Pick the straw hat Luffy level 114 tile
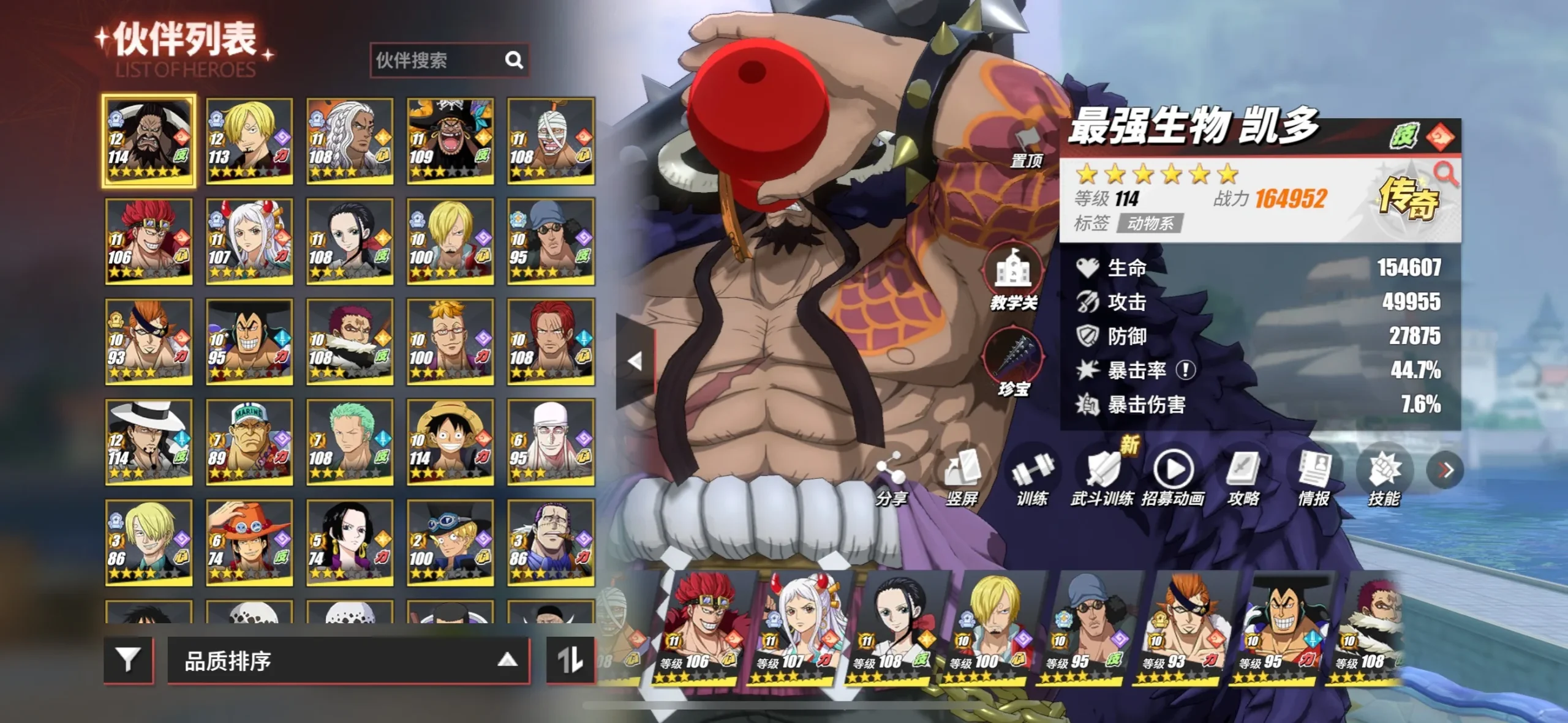 click(x=450, y=442)
